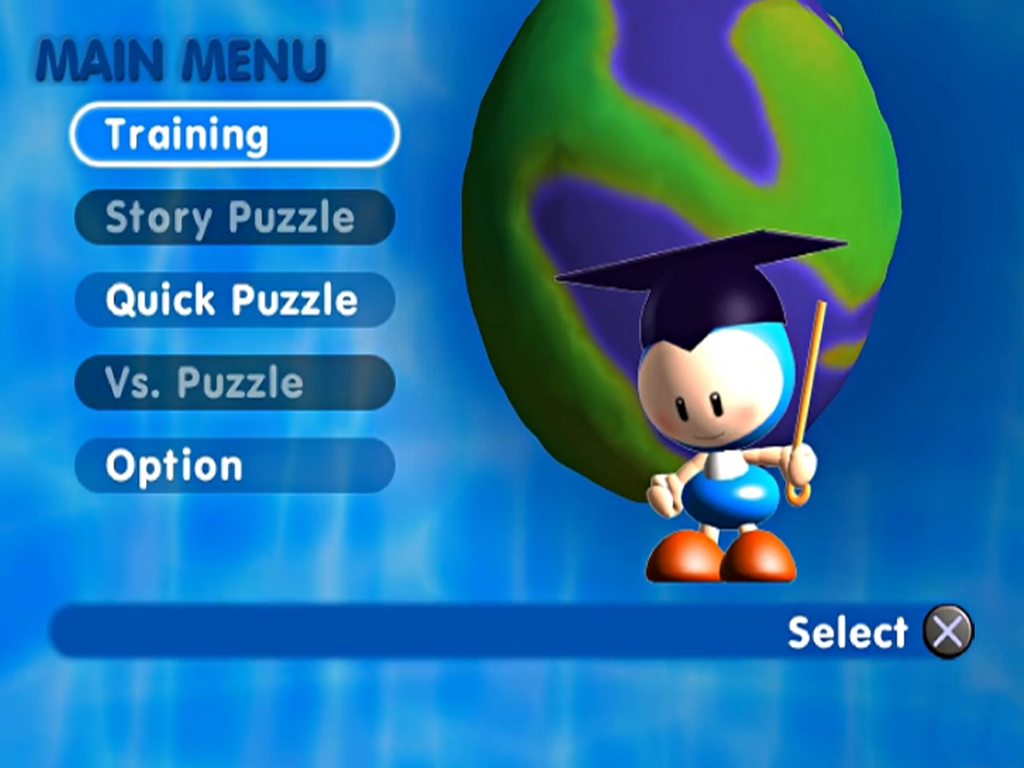Start the Vs. Puzzle mode
1024x768 pixels.
click(234, 382)
